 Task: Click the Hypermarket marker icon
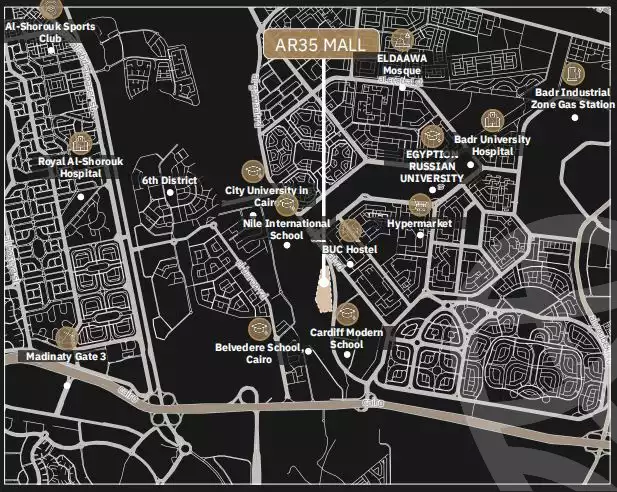[x=420, y=205]
